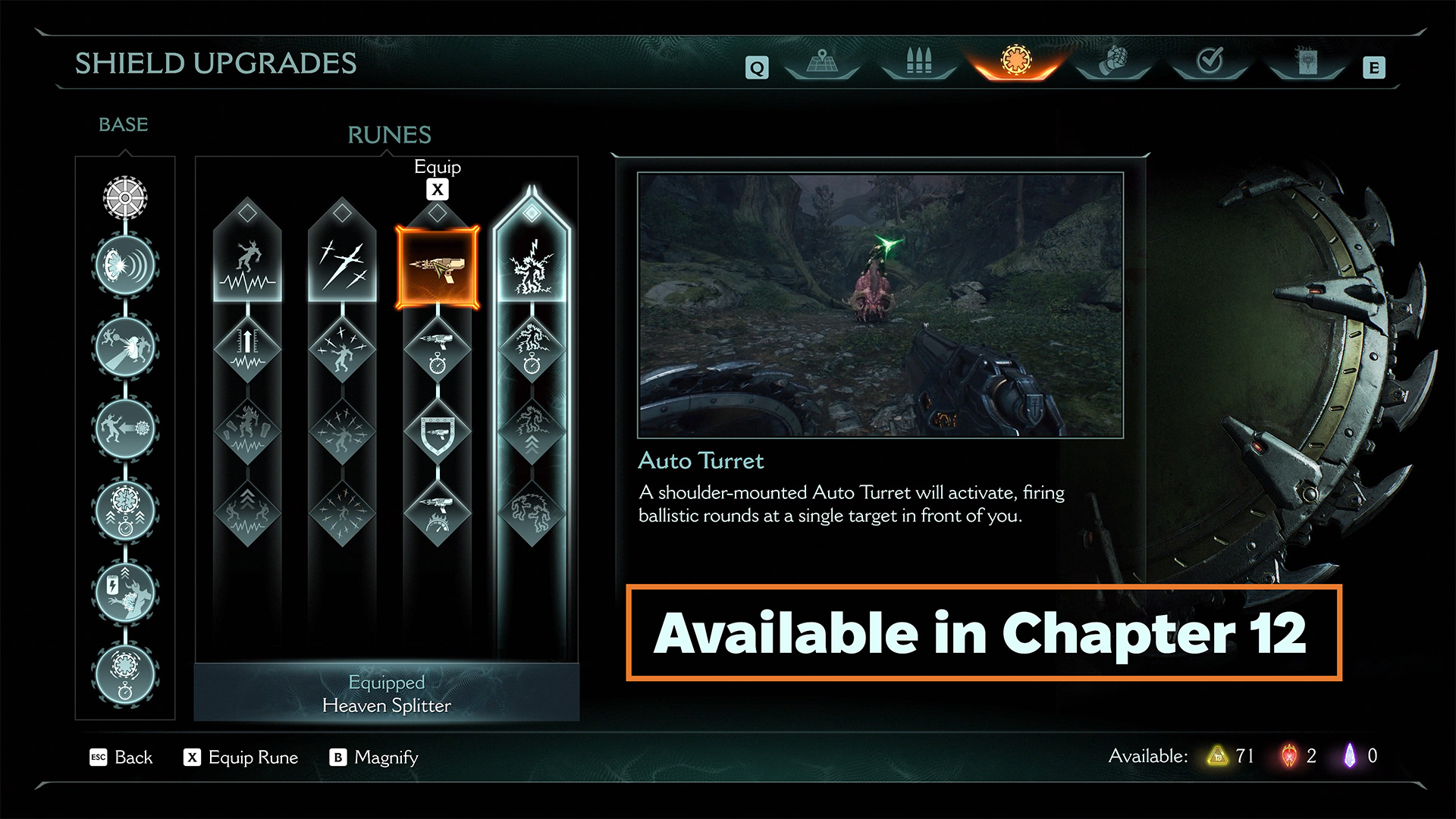
Task: Switch to the checkmark tab
Action: tap(1210, 61)
